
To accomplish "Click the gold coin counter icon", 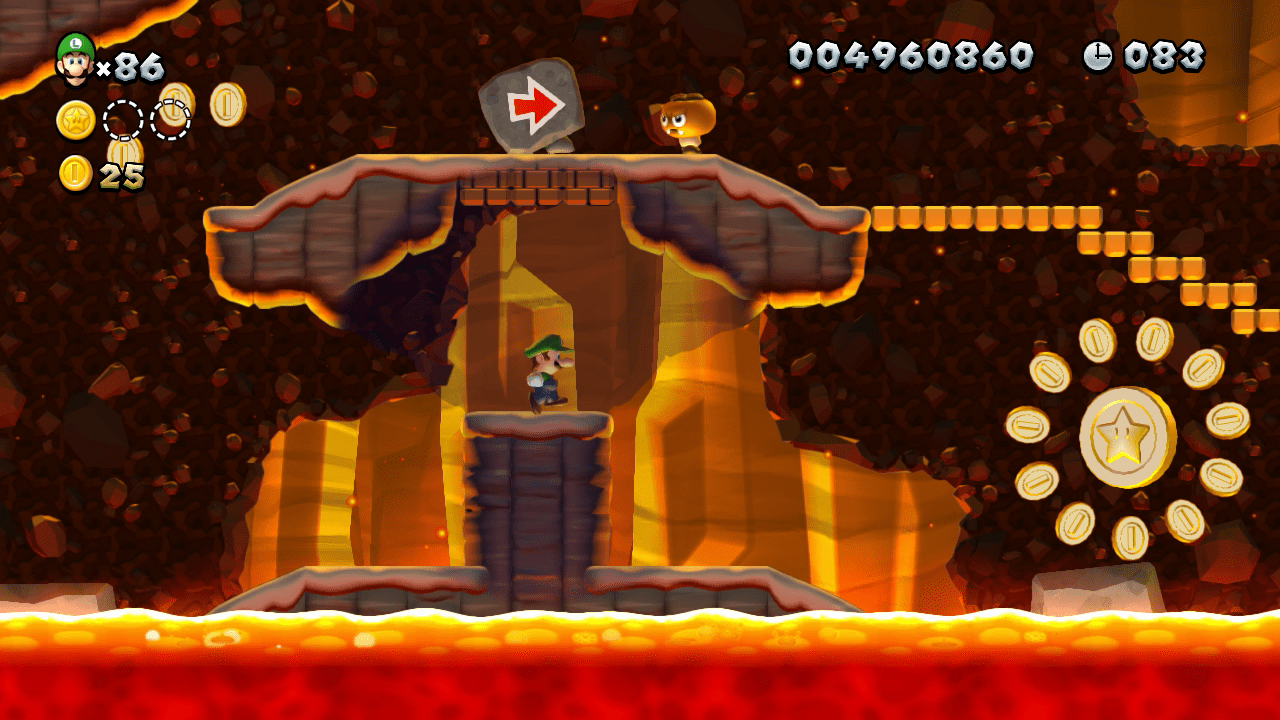I will (x=76, y=174).
